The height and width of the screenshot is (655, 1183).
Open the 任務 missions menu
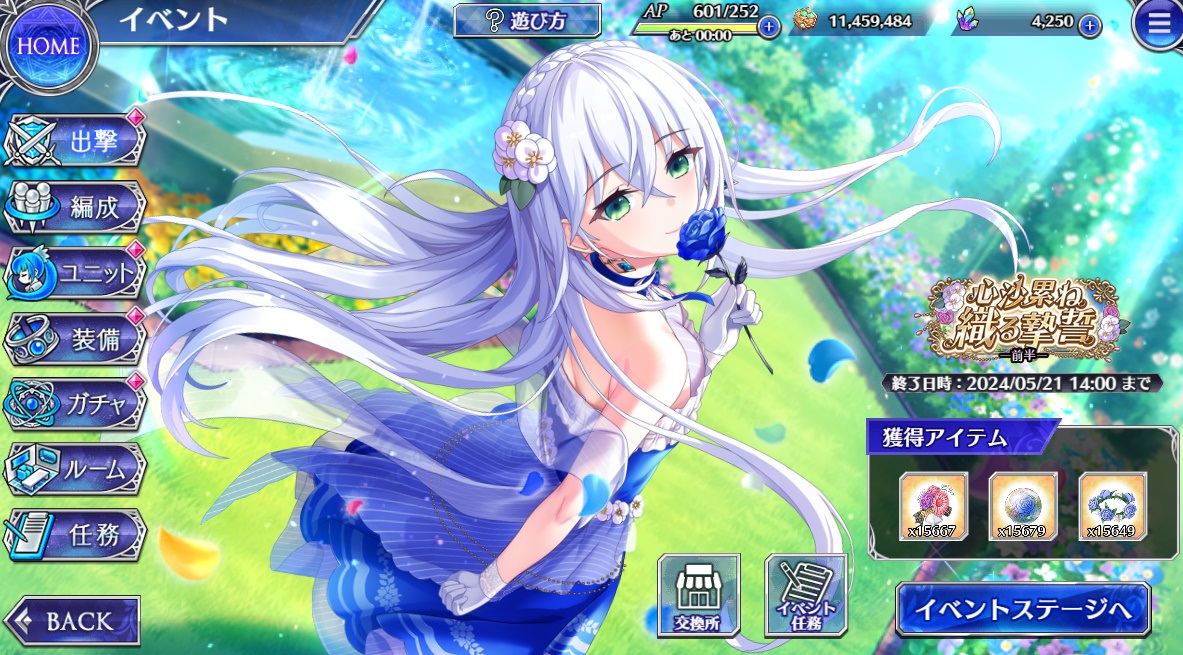click(x=80, y=533)
